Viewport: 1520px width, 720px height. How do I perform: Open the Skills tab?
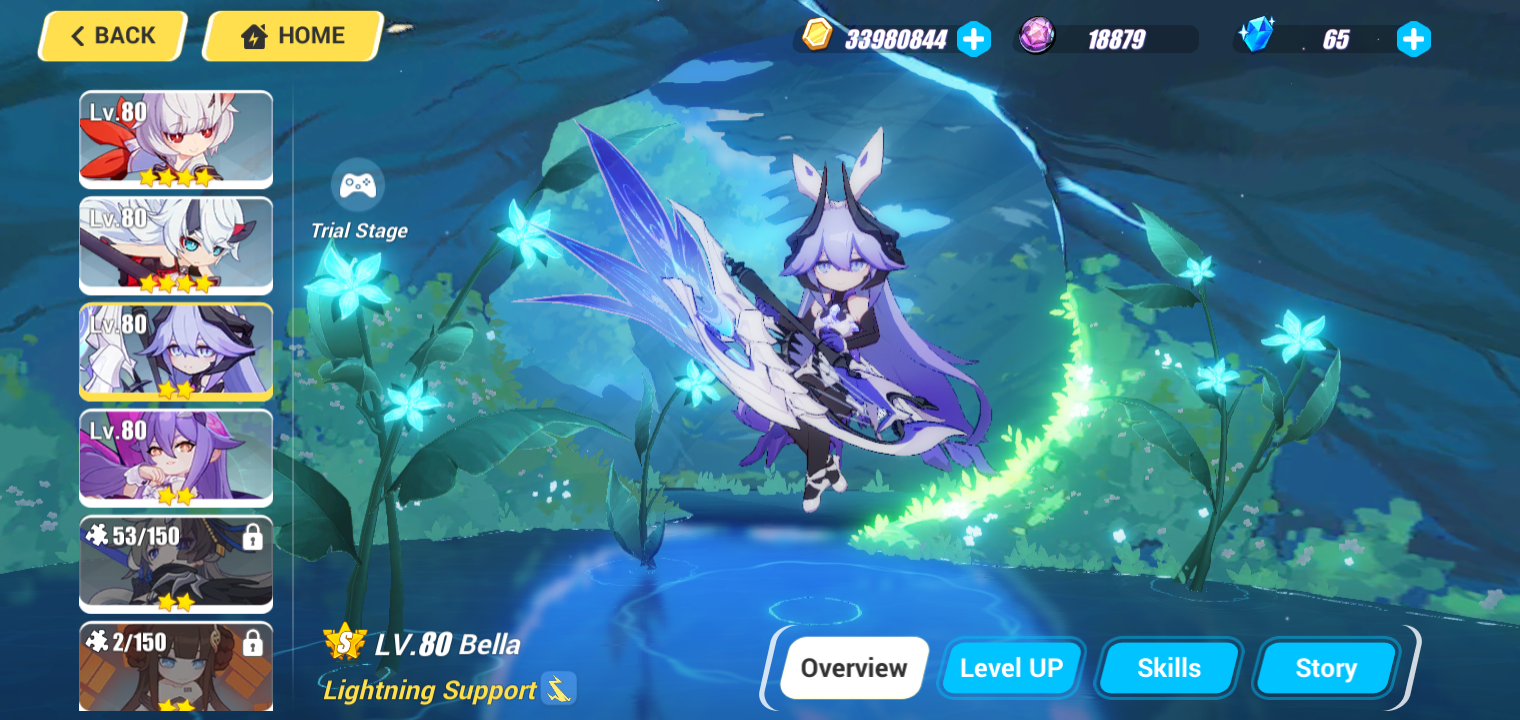pos(1169,667)
